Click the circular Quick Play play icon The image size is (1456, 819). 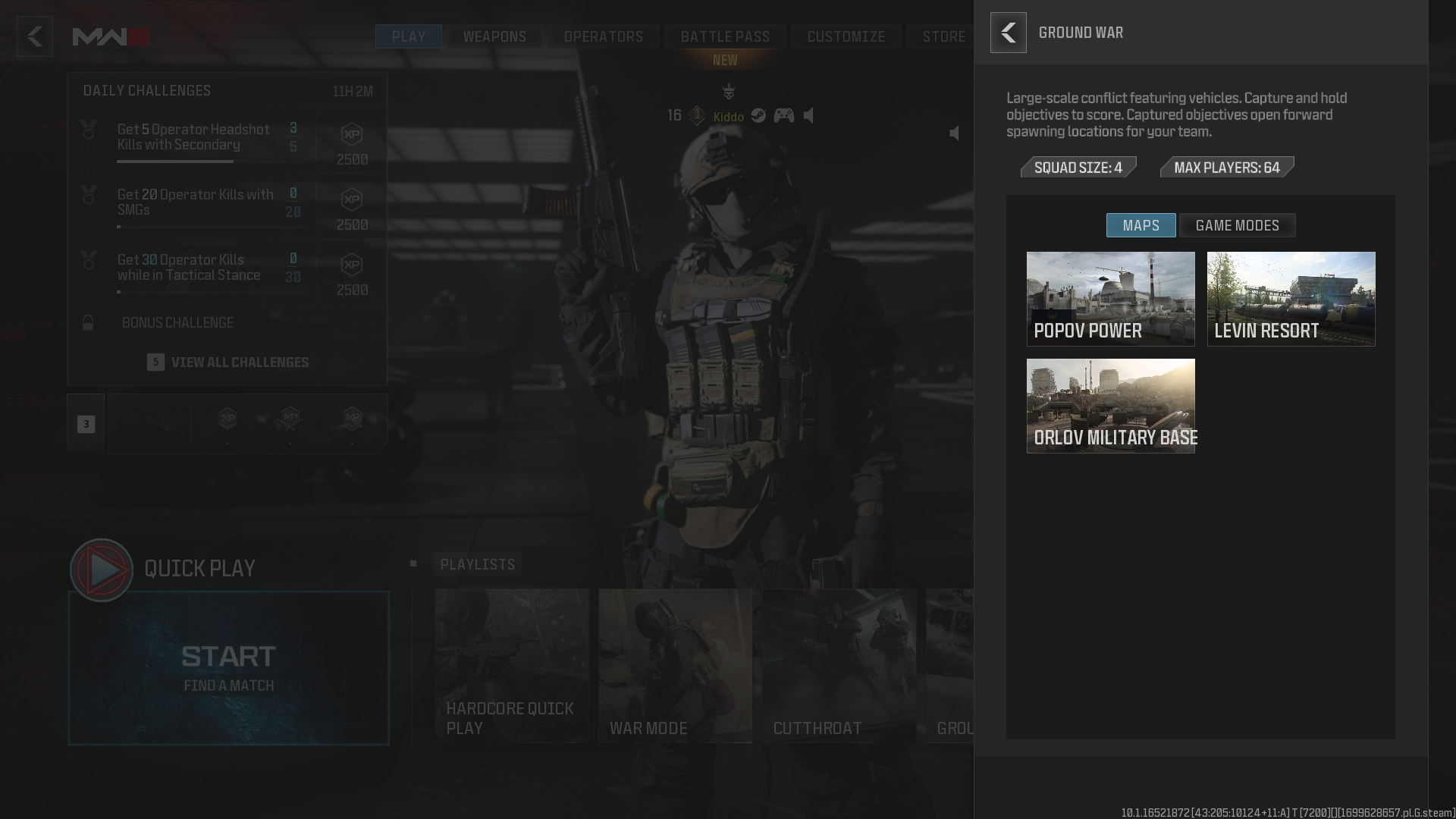pyautogui.click(x=101, y=570)
